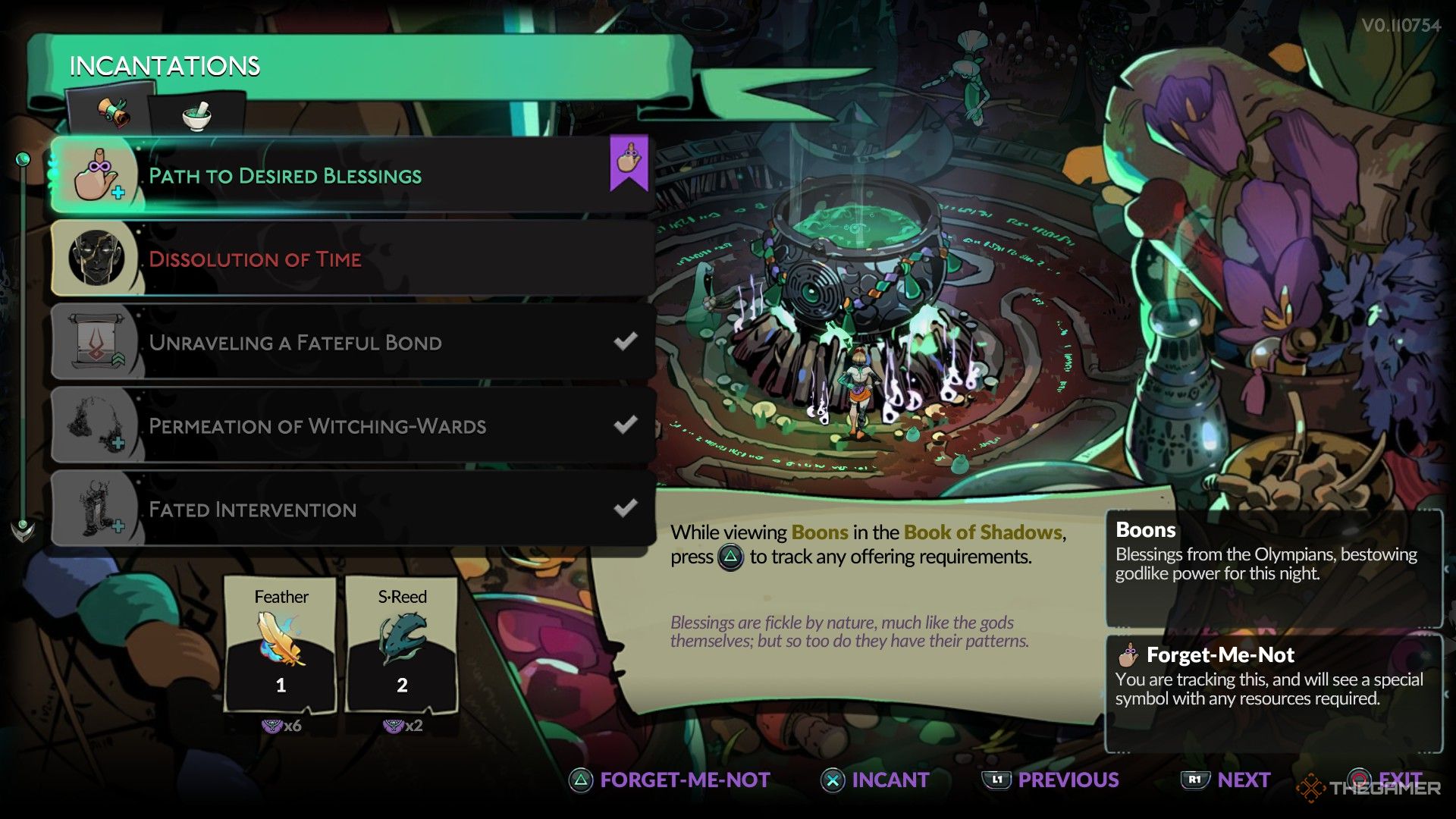1456x819 pixels.
Task: Go to the Previous page
Action: click(1051, 780)
